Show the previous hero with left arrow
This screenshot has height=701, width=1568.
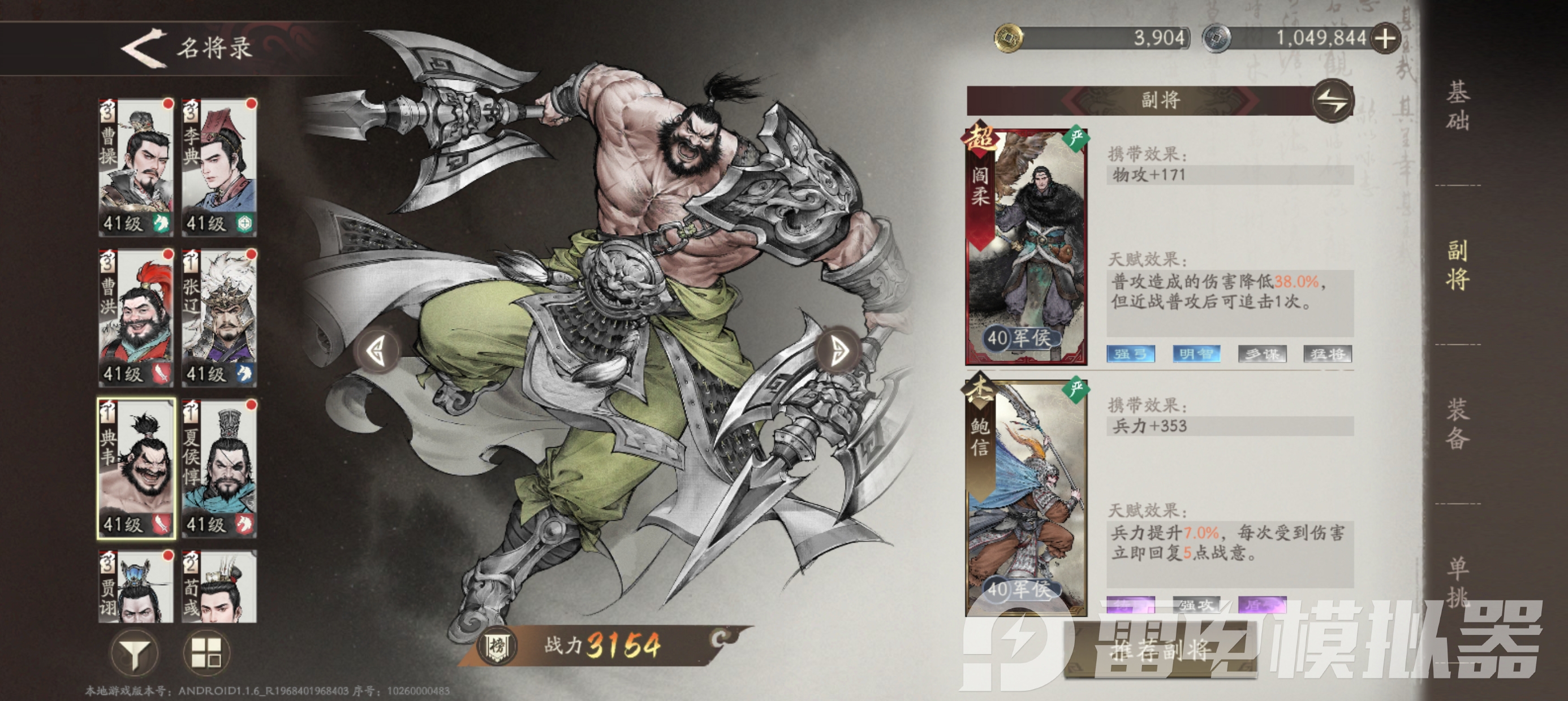[377, 350]
